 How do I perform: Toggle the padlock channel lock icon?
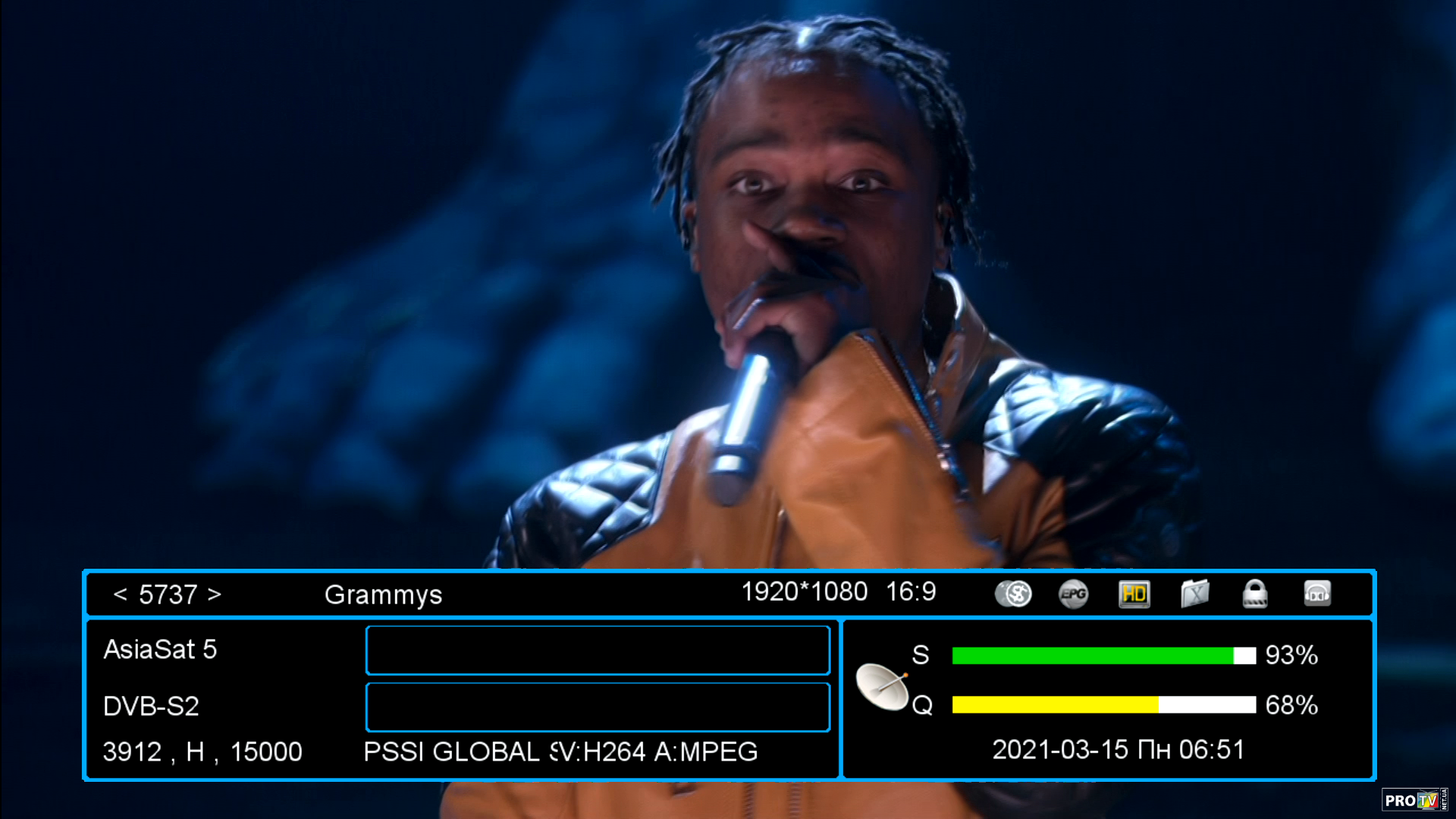click(x=1255, y=594)
